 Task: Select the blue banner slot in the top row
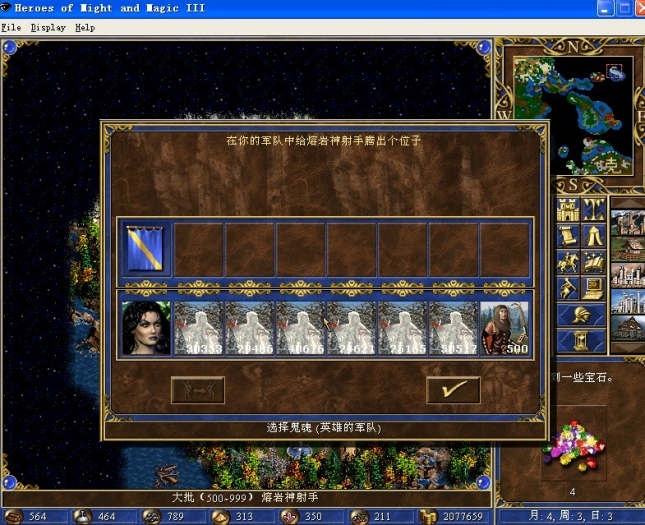coord(146,249)
